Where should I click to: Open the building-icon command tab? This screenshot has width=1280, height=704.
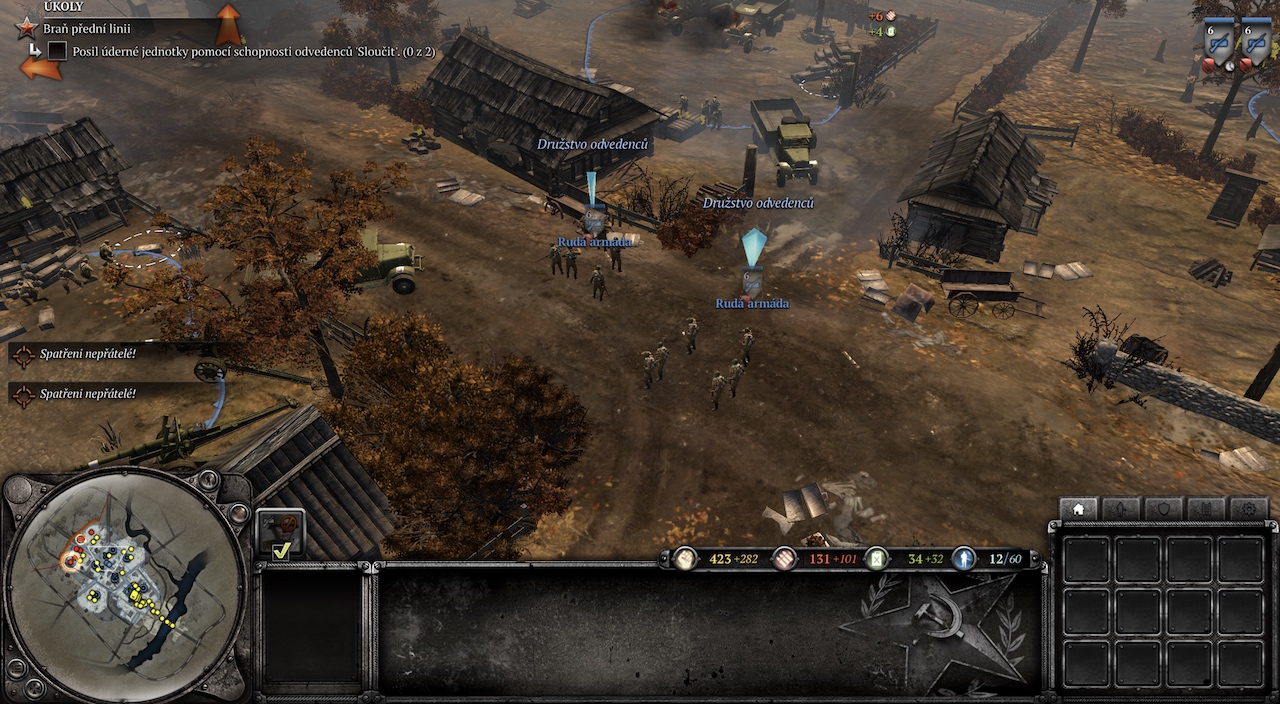pyautogui.click(x=1207, y=509)
